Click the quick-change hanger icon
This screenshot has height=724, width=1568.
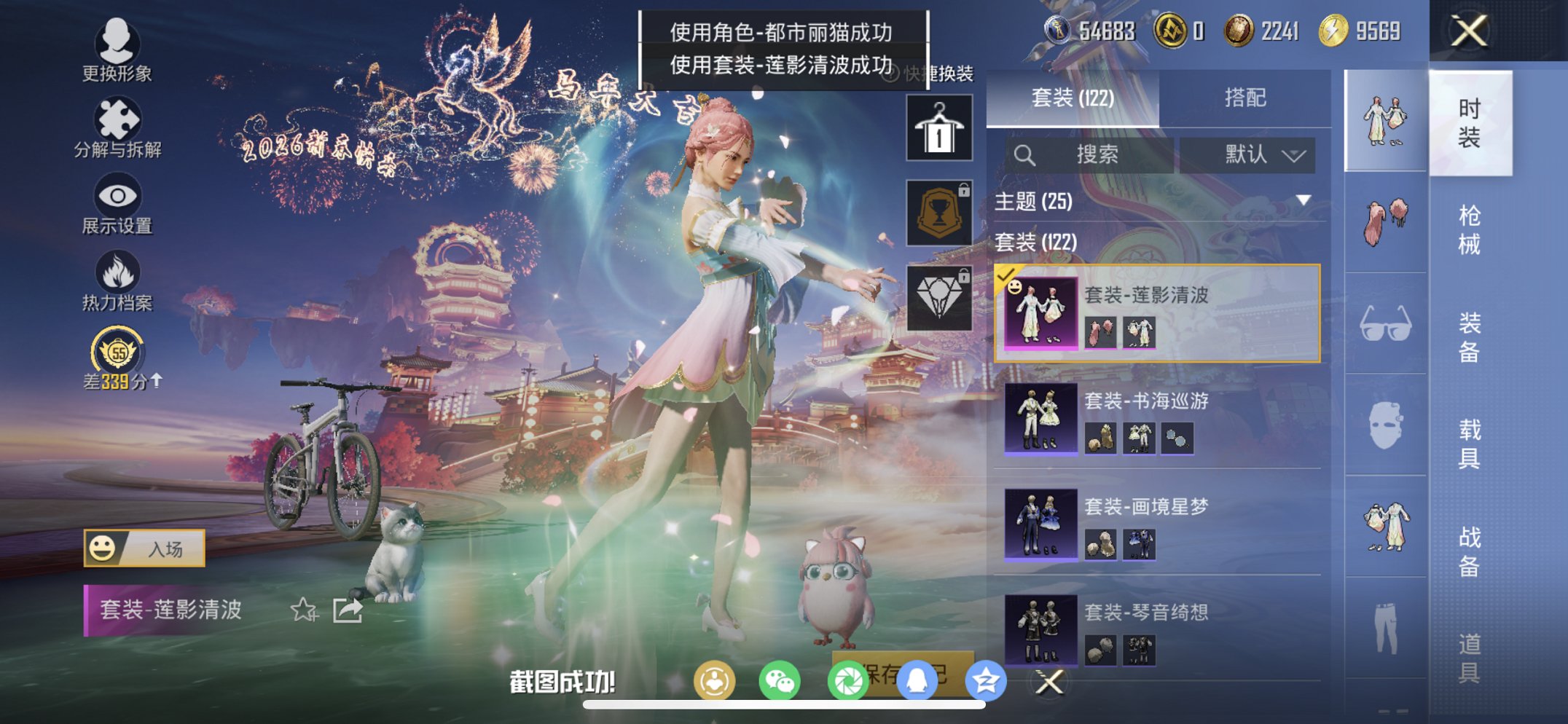(x=938, y=125)
